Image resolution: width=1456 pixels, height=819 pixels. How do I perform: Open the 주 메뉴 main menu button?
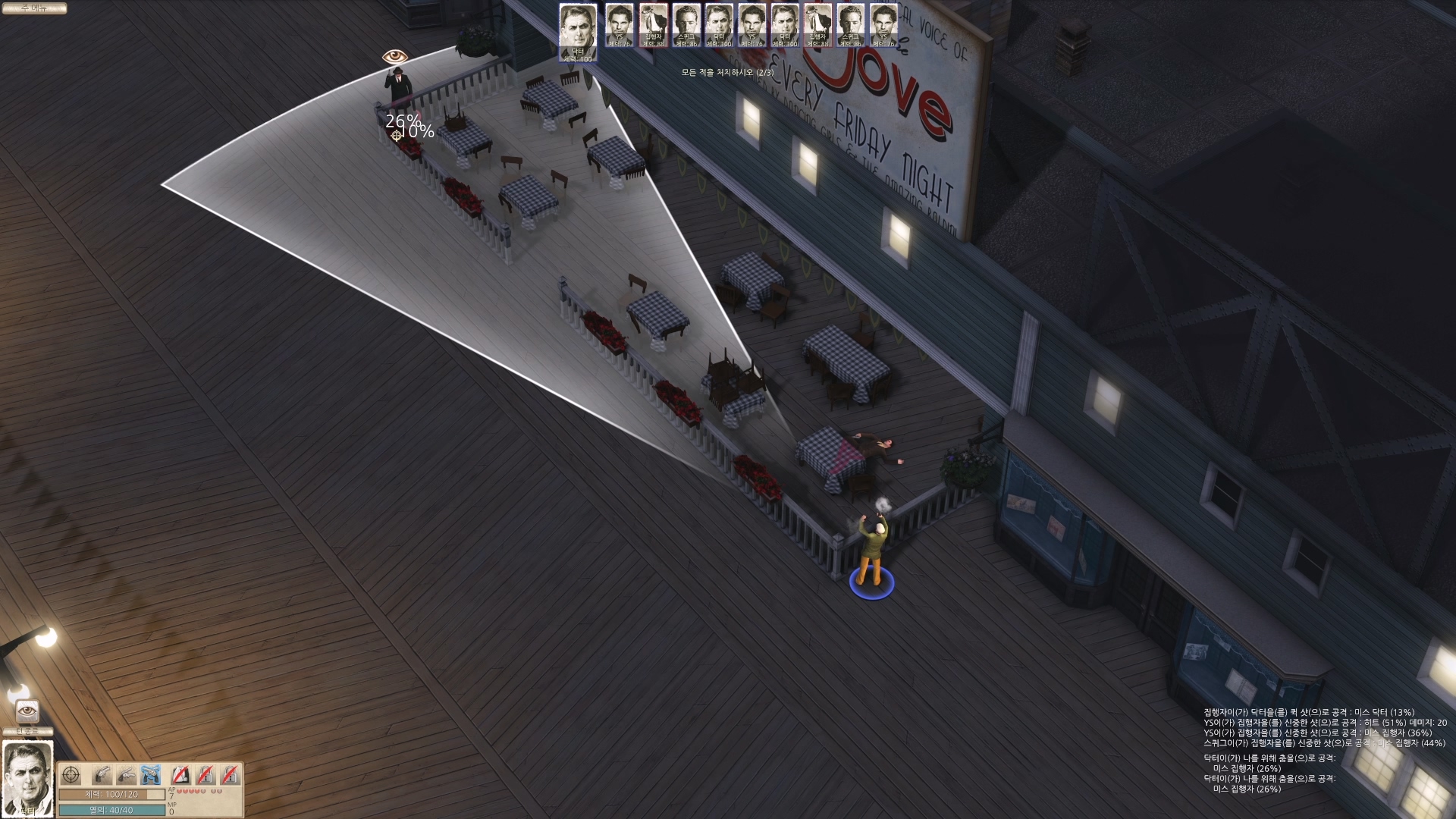click(33, 8)
